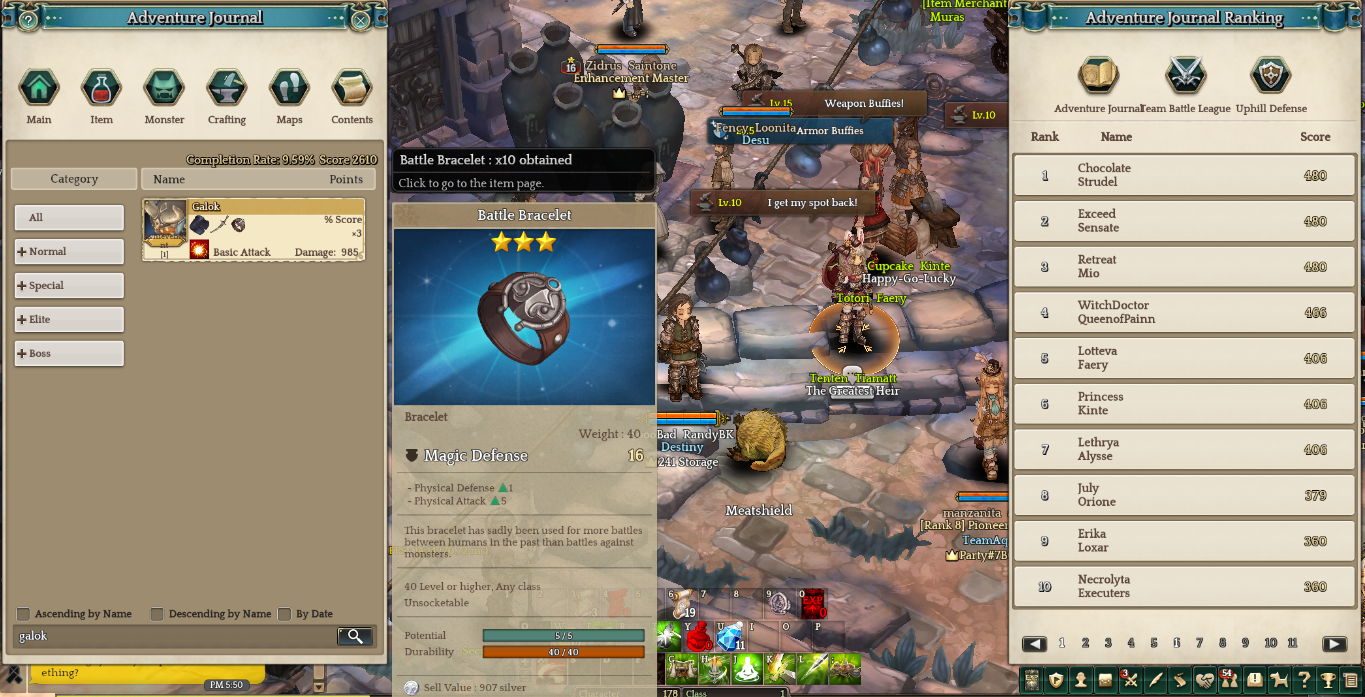This screenshot has width=1365, height=697.
Task: Click the magnifying glass search button
Action: tap(355, 636)
